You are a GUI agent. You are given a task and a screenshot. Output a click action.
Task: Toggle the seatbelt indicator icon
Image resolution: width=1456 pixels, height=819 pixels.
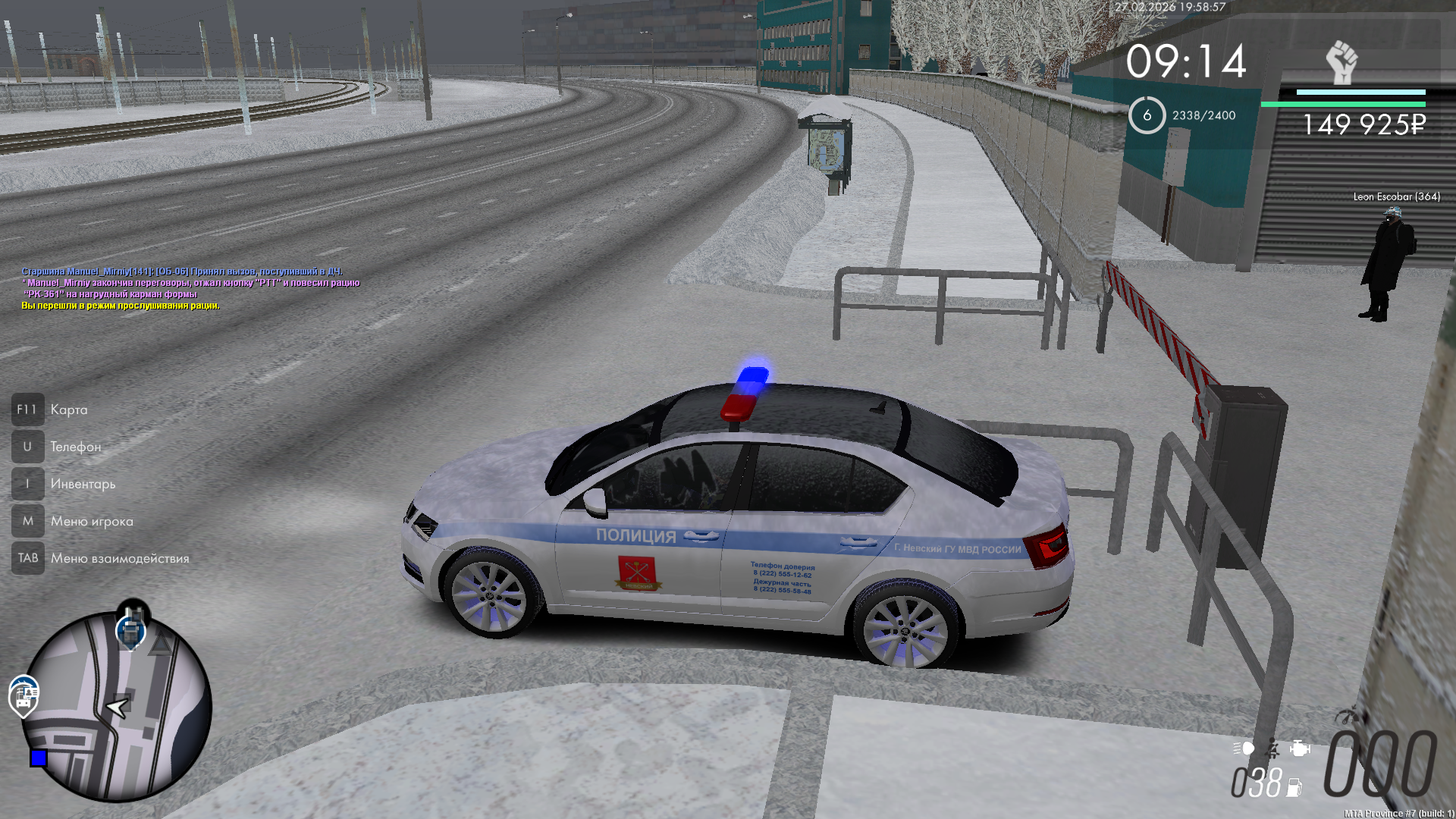(x=1273, y=749)
